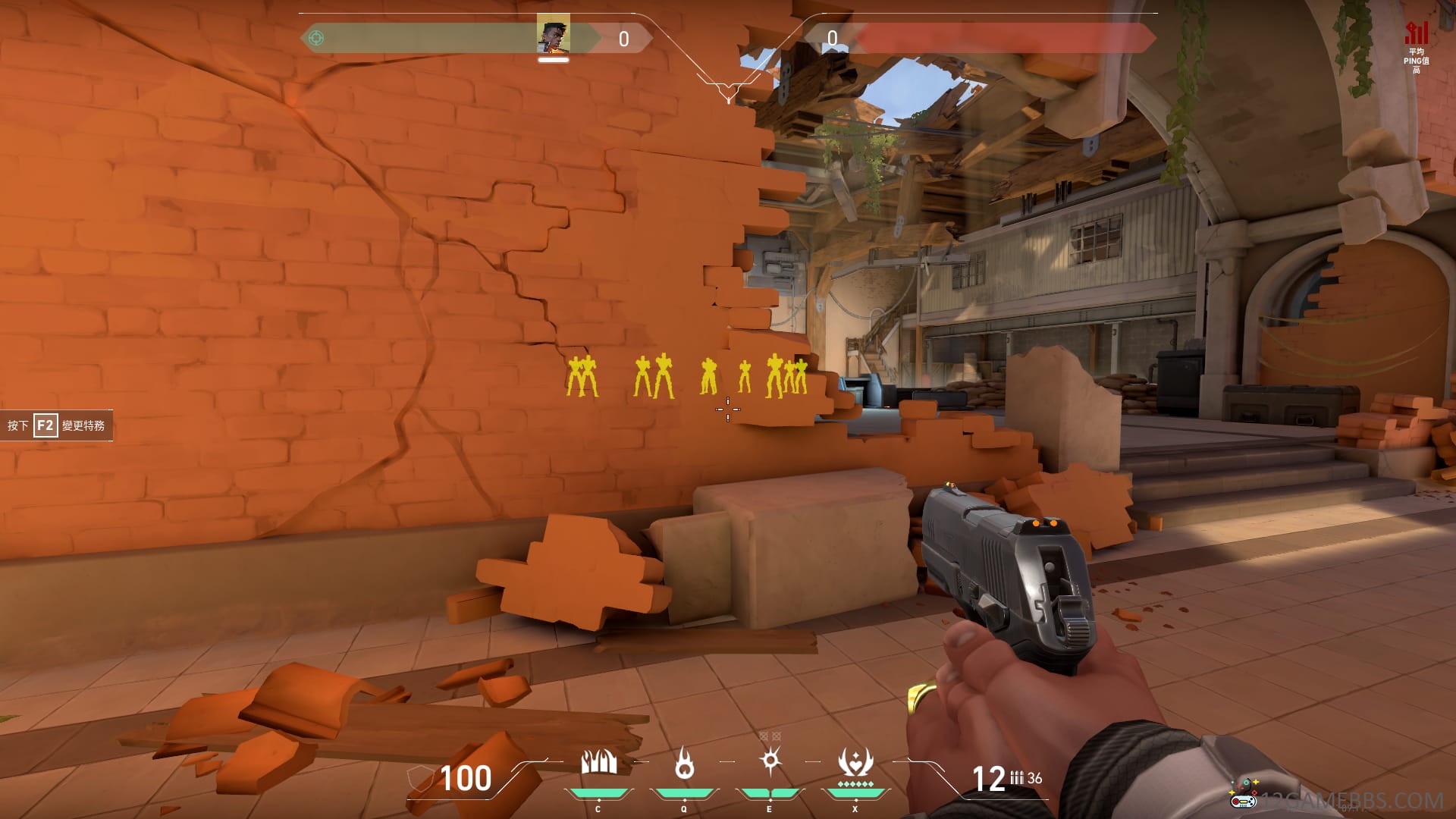
Task: Activate the Blaze fire wall ability
Action: point(598,763)
